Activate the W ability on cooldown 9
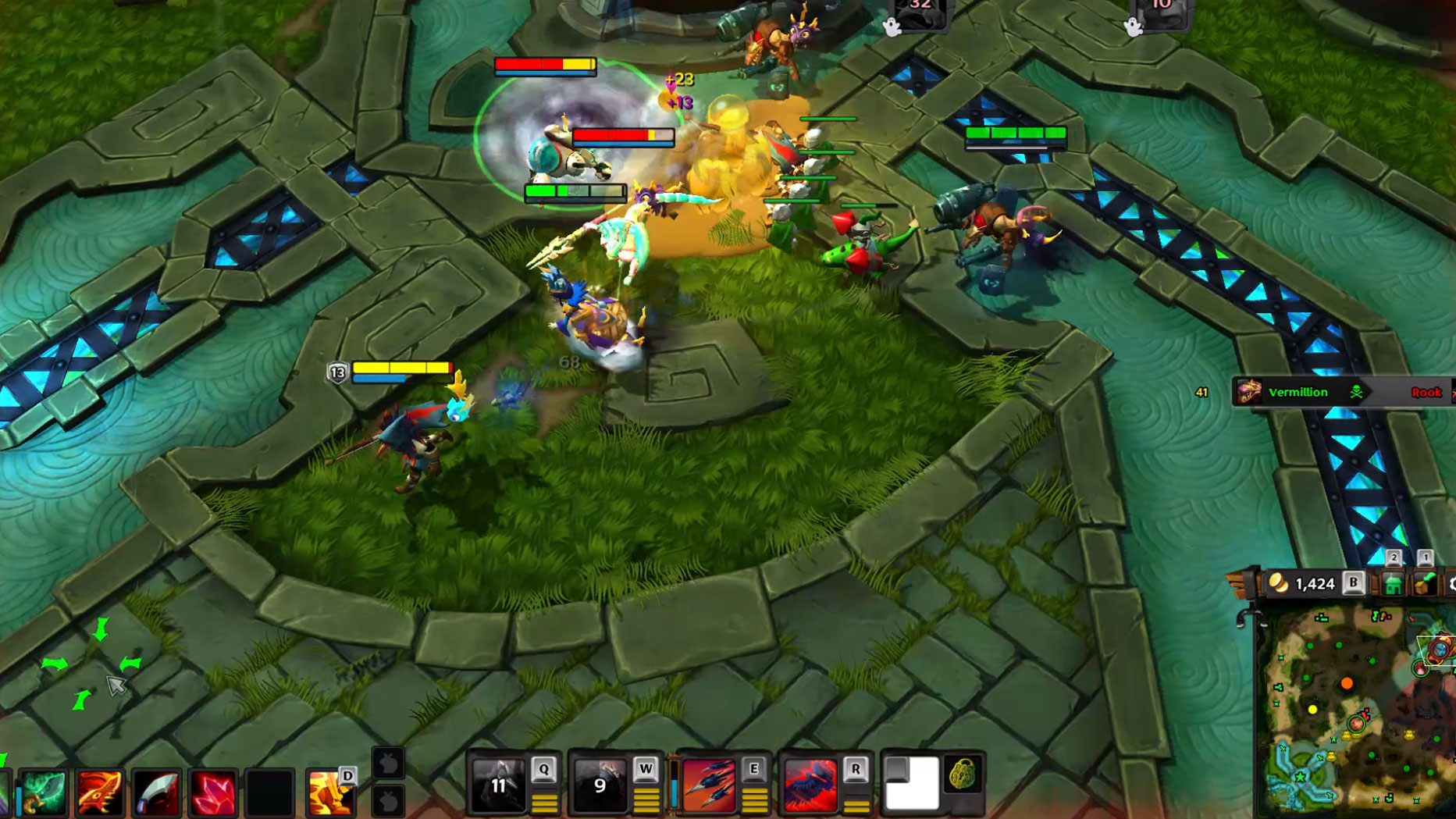The height and width of the screenshot is (819, 1456). click(600, 784)
